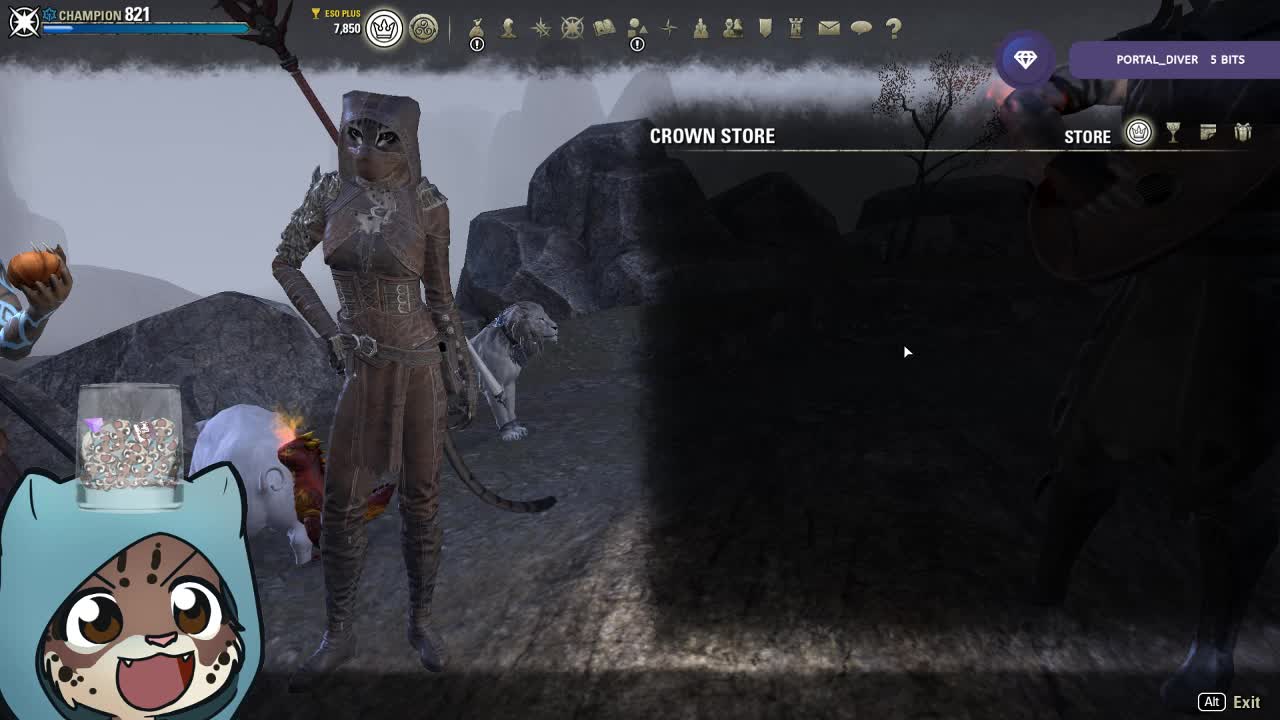
Task: Open the help question mark icon
Action: [x=893, y=28]
